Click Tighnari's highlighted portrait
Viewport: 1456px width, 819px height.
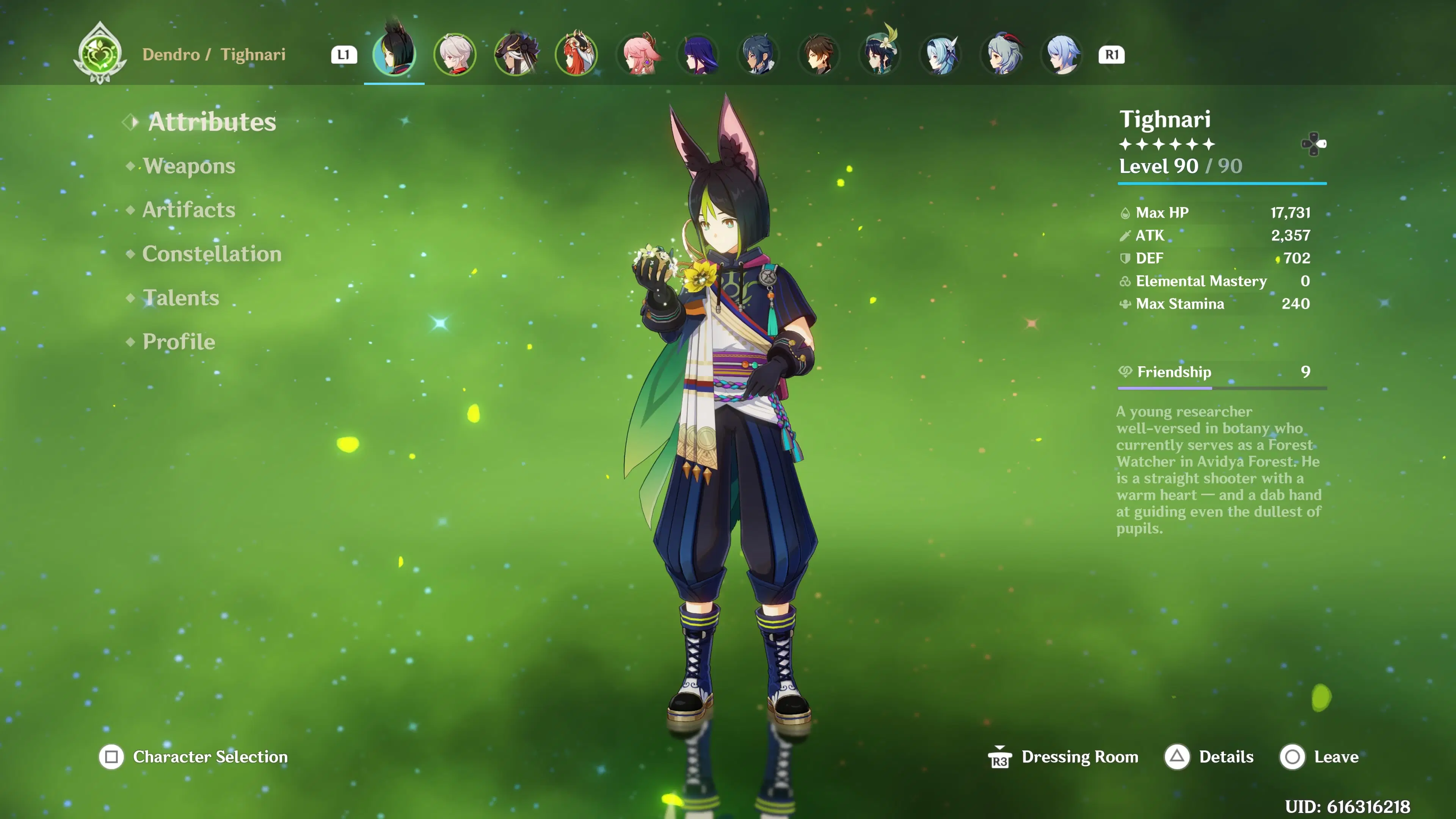point(394,54)
